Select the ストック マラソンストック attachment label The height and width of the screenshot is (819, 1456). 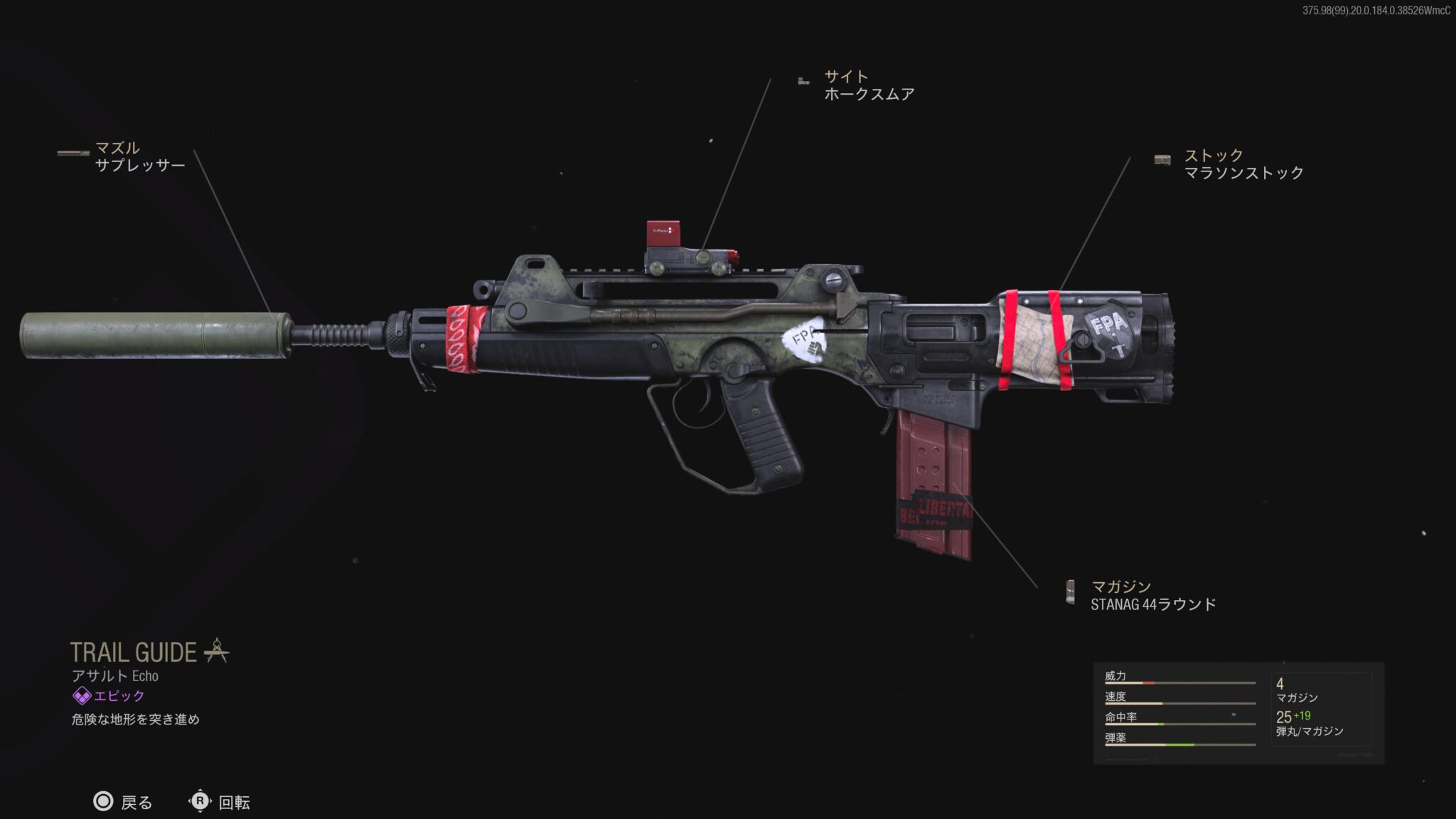click(x=1243, y=164)
